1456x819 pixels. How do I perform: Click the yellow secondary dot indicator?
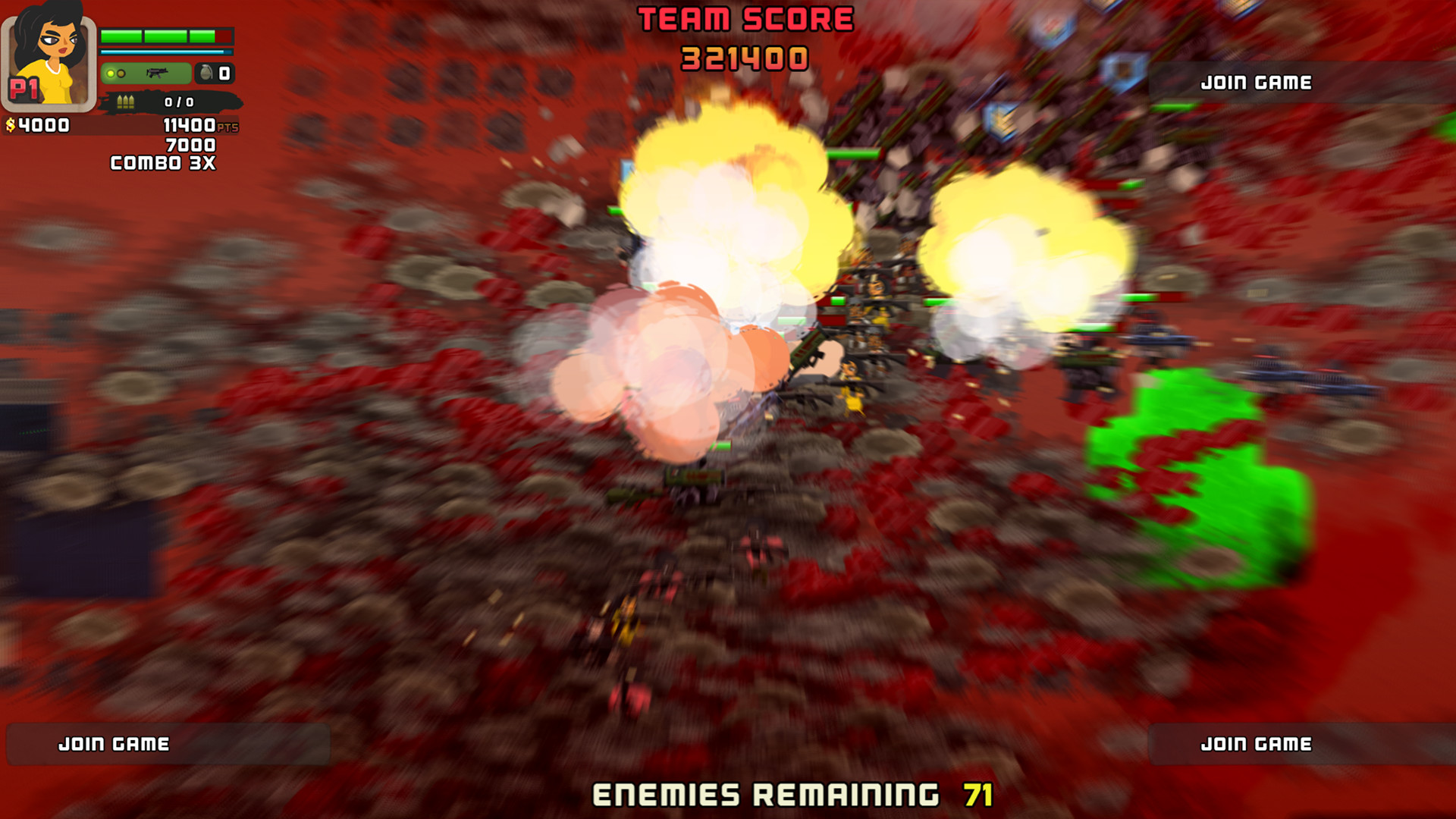(x=121, y=73)
